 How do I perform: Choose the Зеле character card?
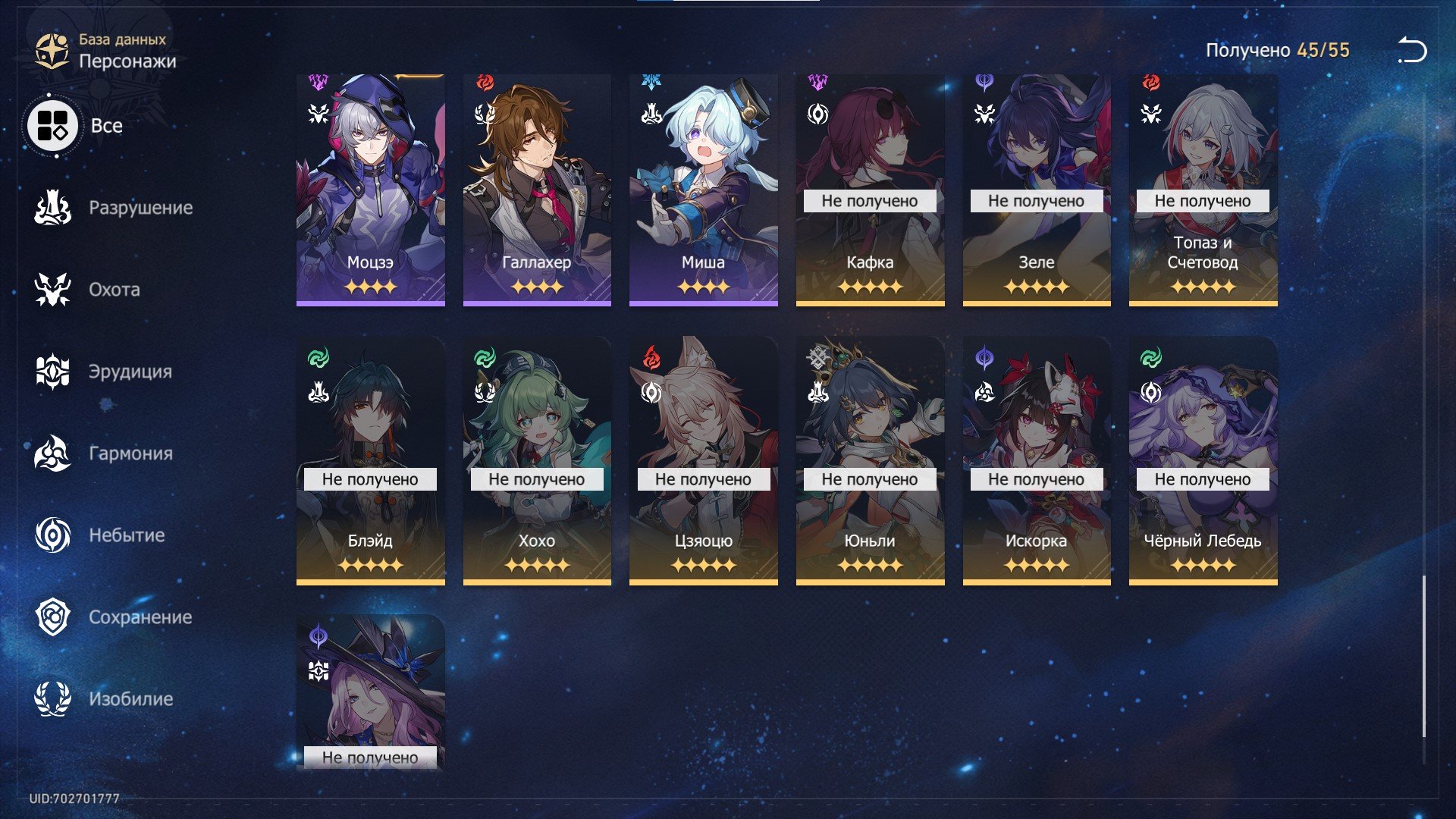pos(1037,190)
